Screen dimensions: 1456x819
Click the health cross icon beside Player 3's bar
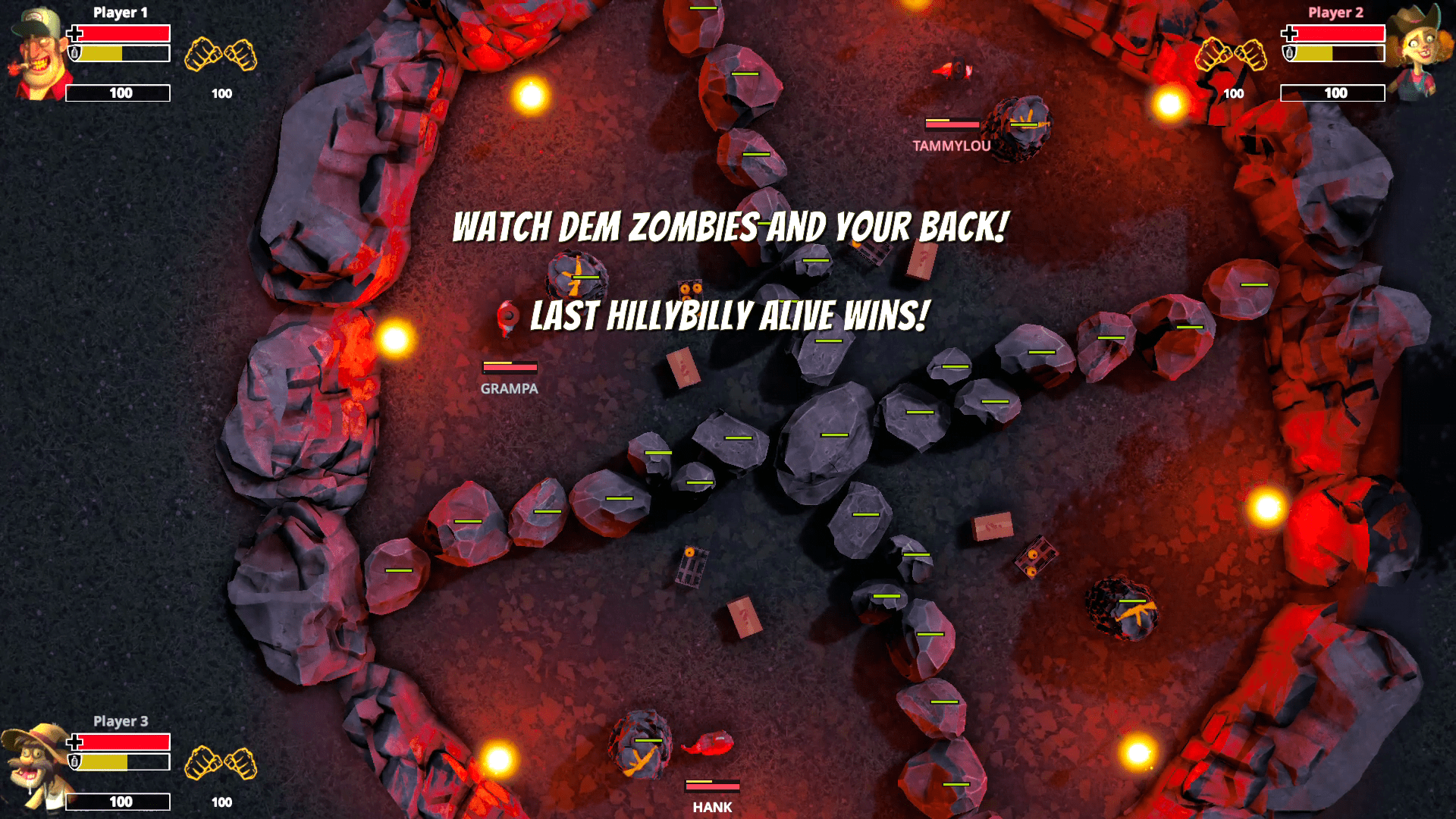[74, 742]
